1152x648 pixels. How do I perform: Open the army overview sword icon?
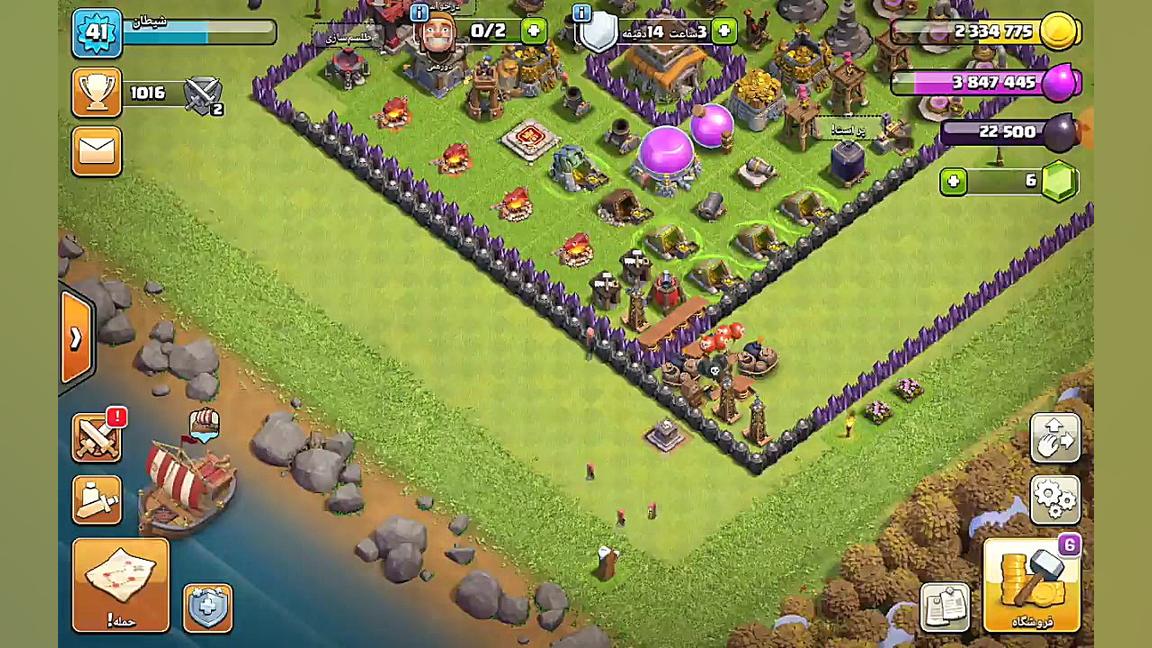point(97,499)
